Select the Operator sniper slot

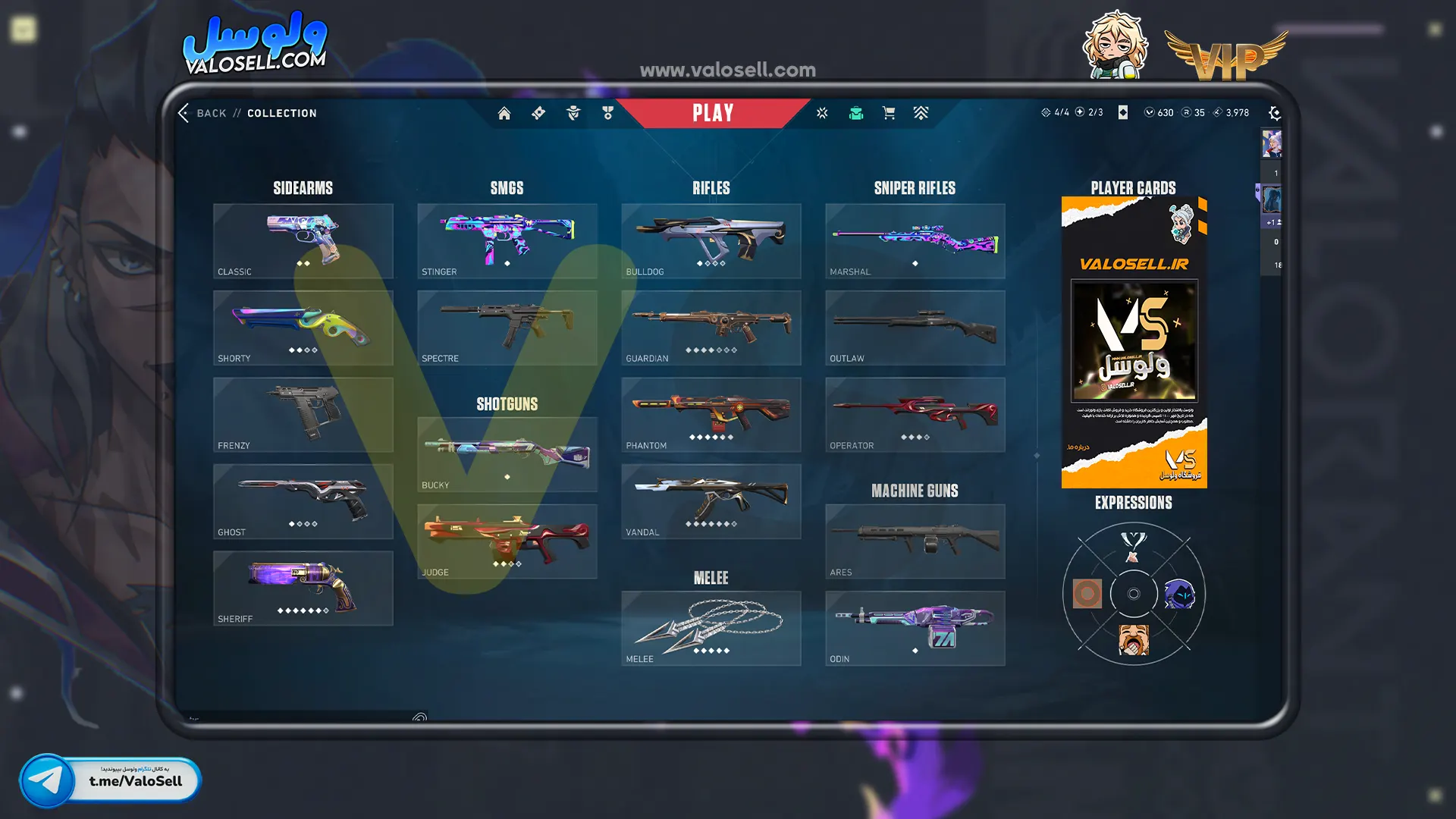[915, 414]
